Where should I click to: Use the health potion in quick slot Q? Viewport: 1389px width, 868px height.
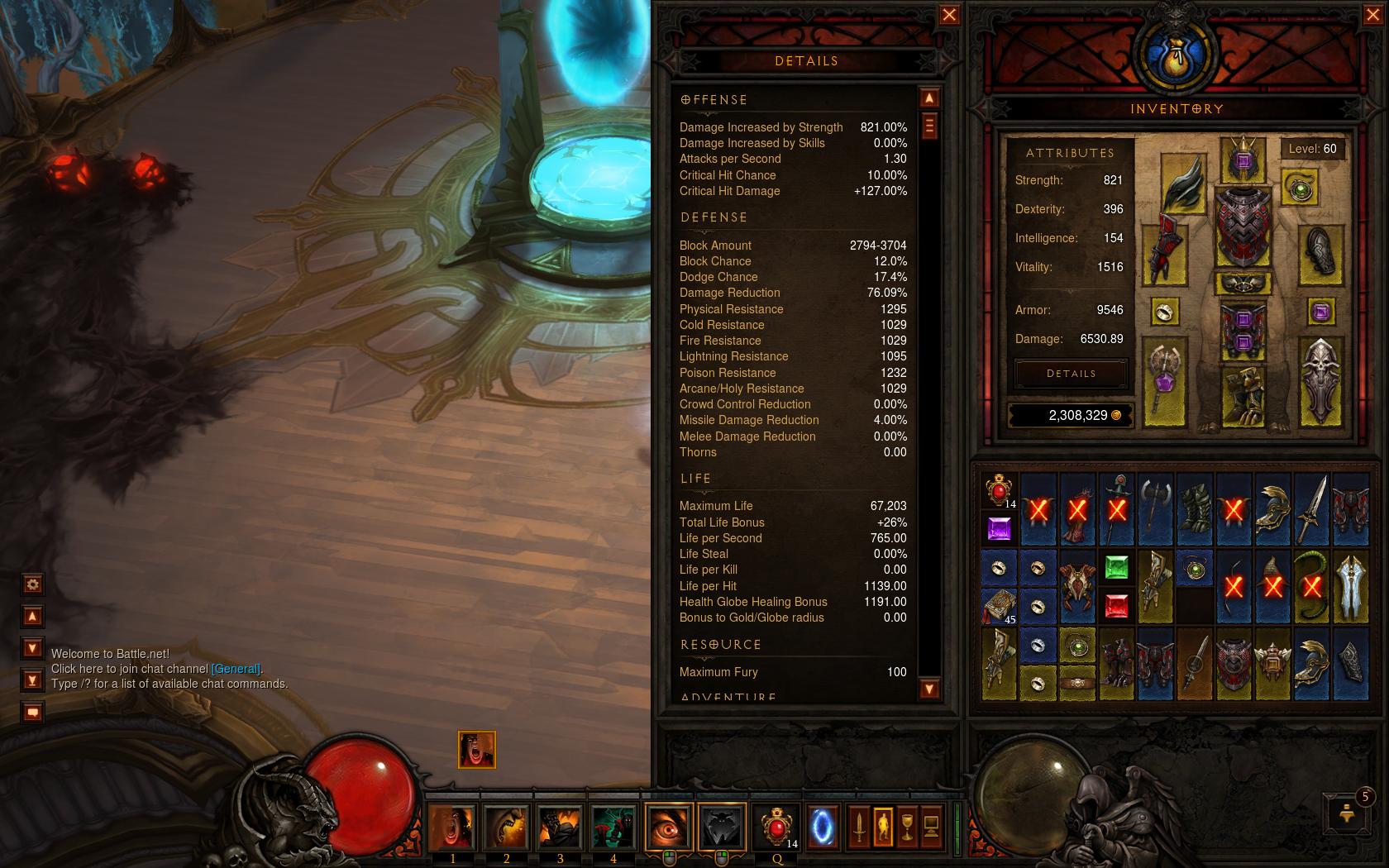coord(776,827)
